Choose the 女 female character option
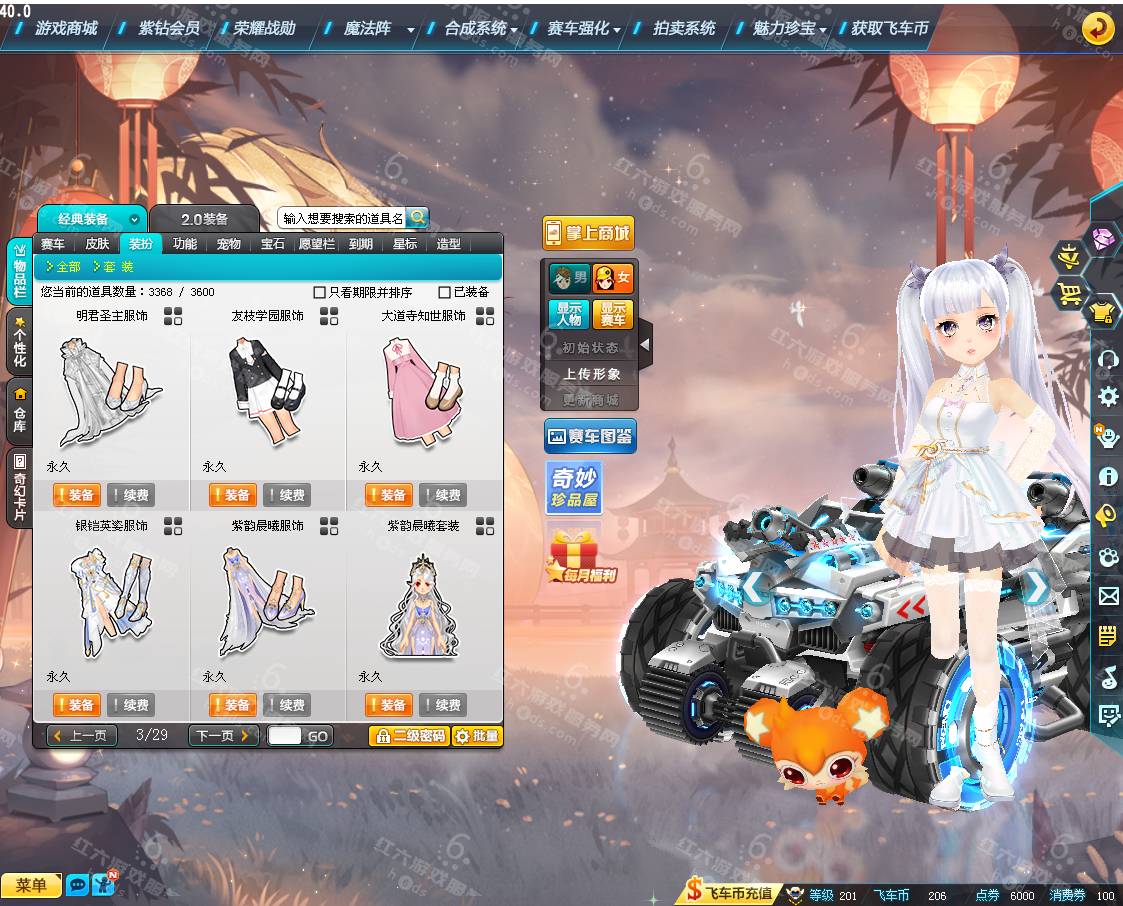 (612, 278)
